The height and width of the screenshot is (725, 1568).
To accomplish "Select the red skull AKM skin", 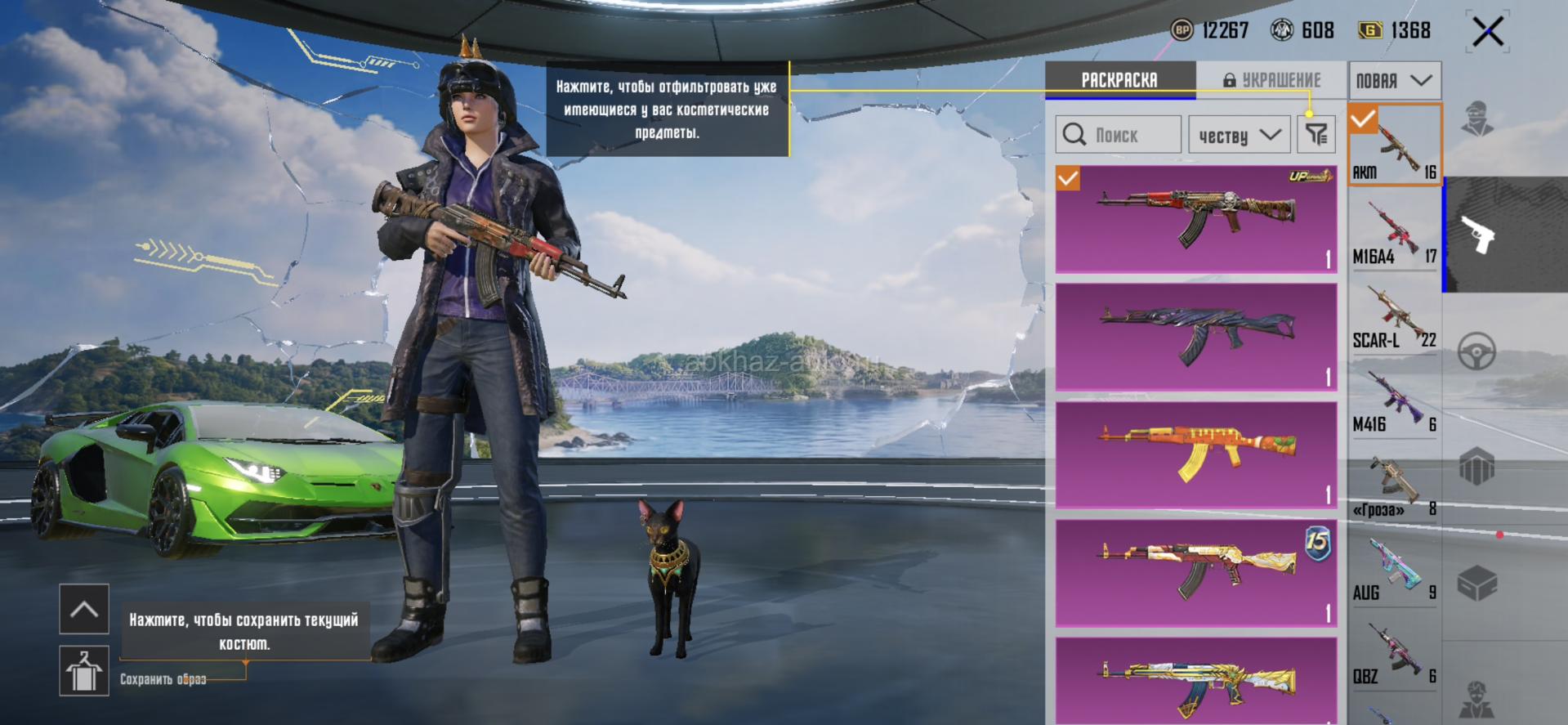I will coord(1195,218).
